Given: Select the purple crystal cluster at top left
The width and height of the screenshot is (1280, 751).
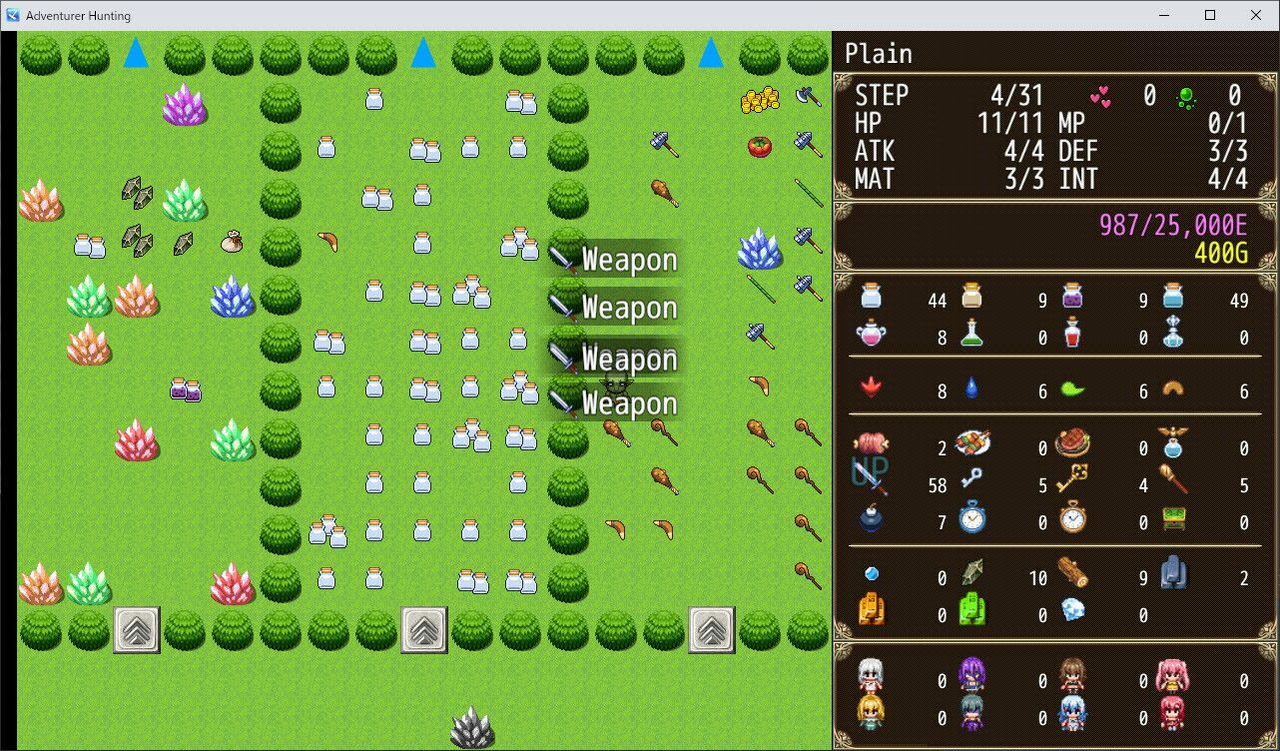Looking at the screenshot, I should [x=185, y=108].
